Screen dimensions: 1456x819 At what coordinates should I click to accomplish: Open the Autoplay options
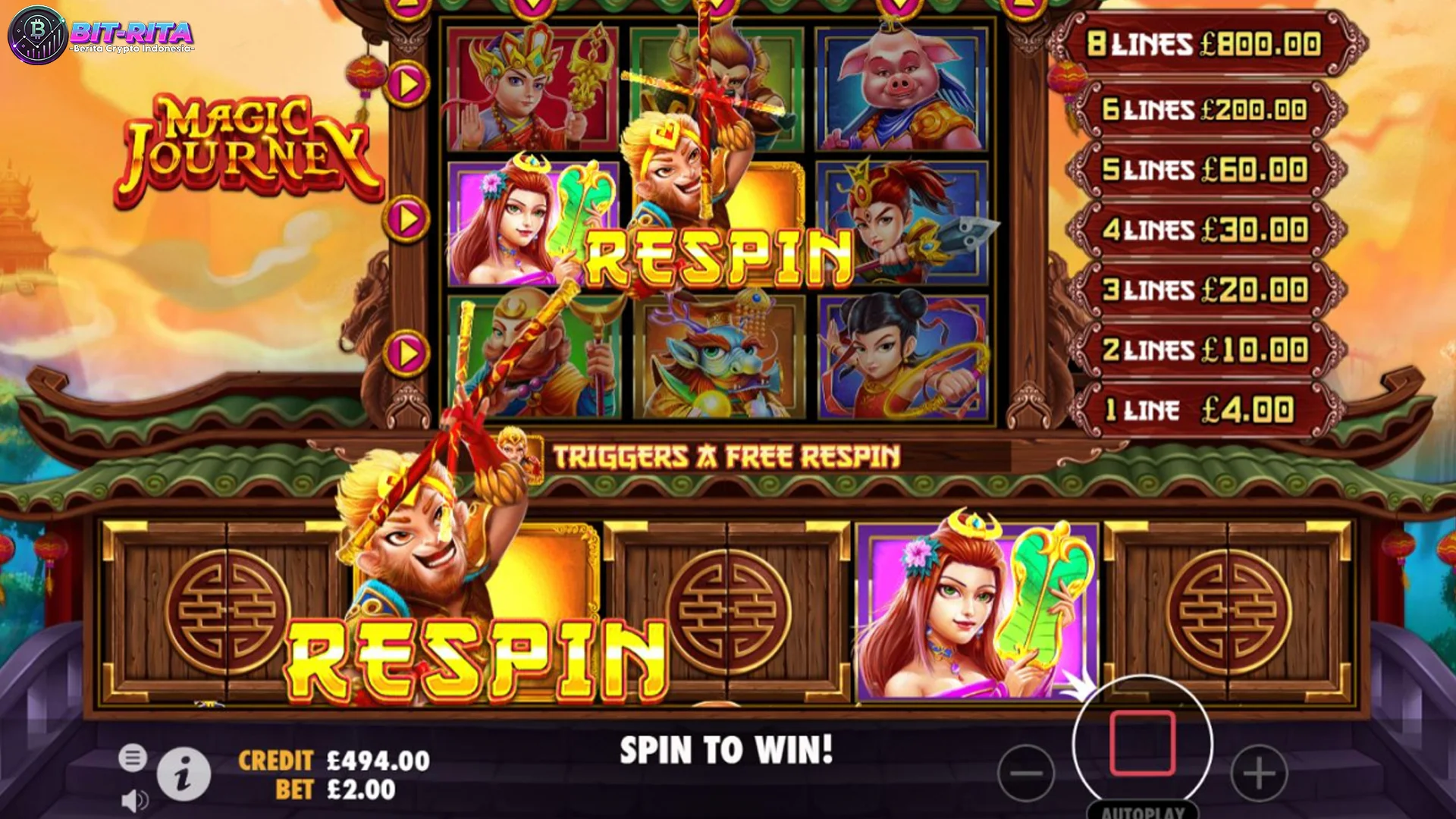pyautogui.click(x=1143, y=811)
